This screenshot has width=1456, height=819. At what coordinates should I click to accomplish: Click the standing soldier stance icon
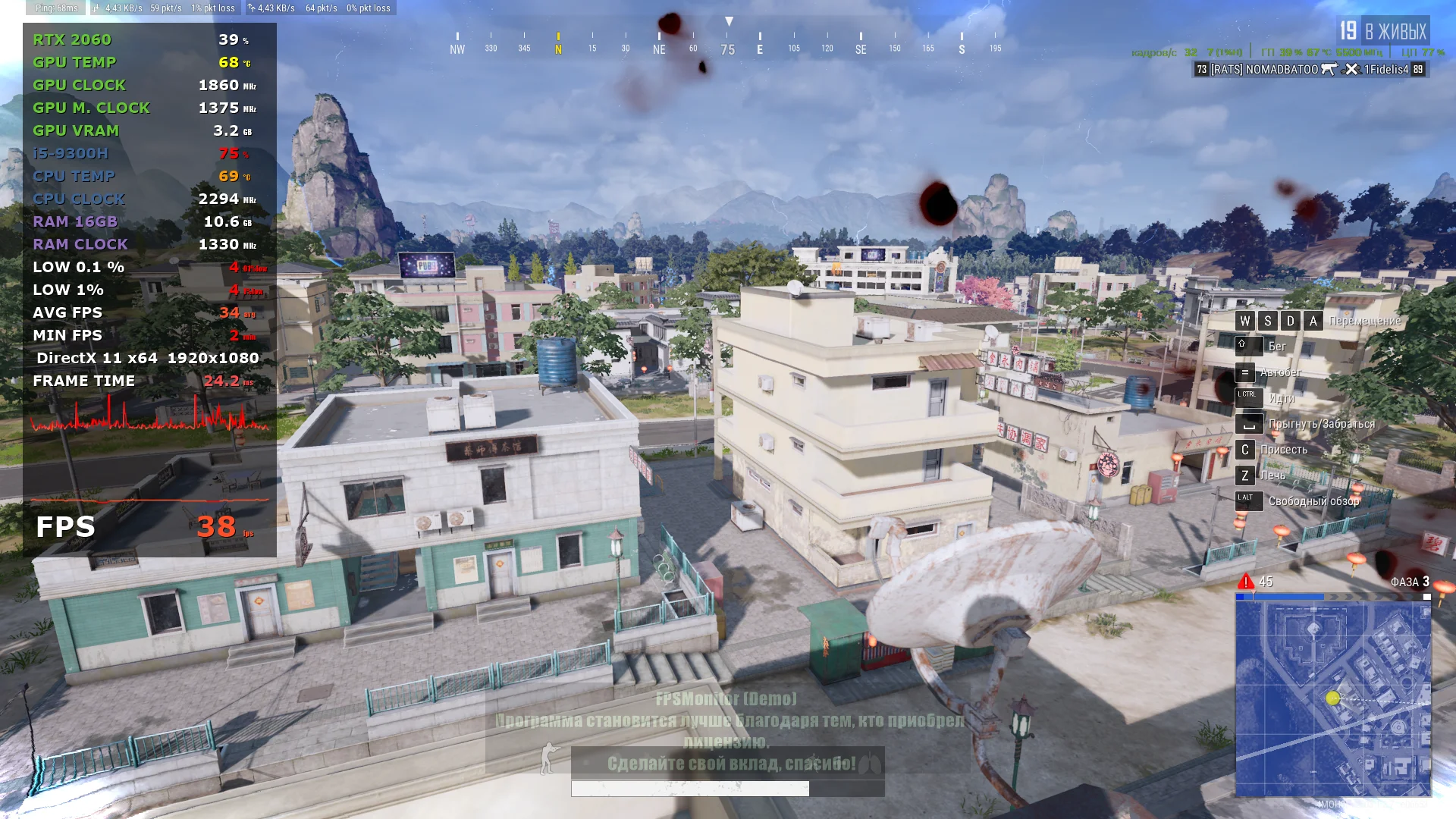[548, 758]
